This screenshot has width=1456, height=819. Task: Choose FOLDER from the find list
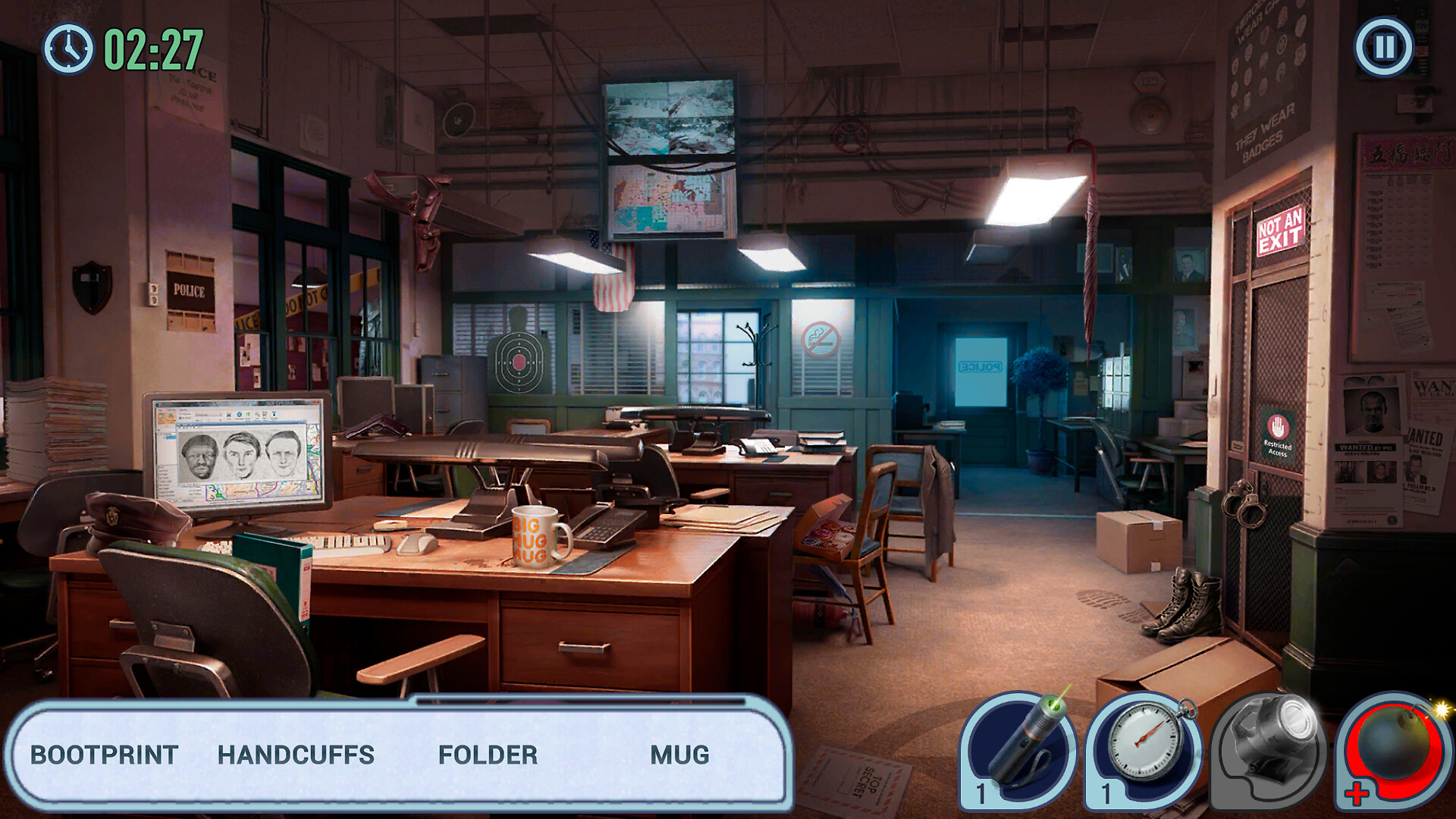pyautogui.click(x=488, y=755)
